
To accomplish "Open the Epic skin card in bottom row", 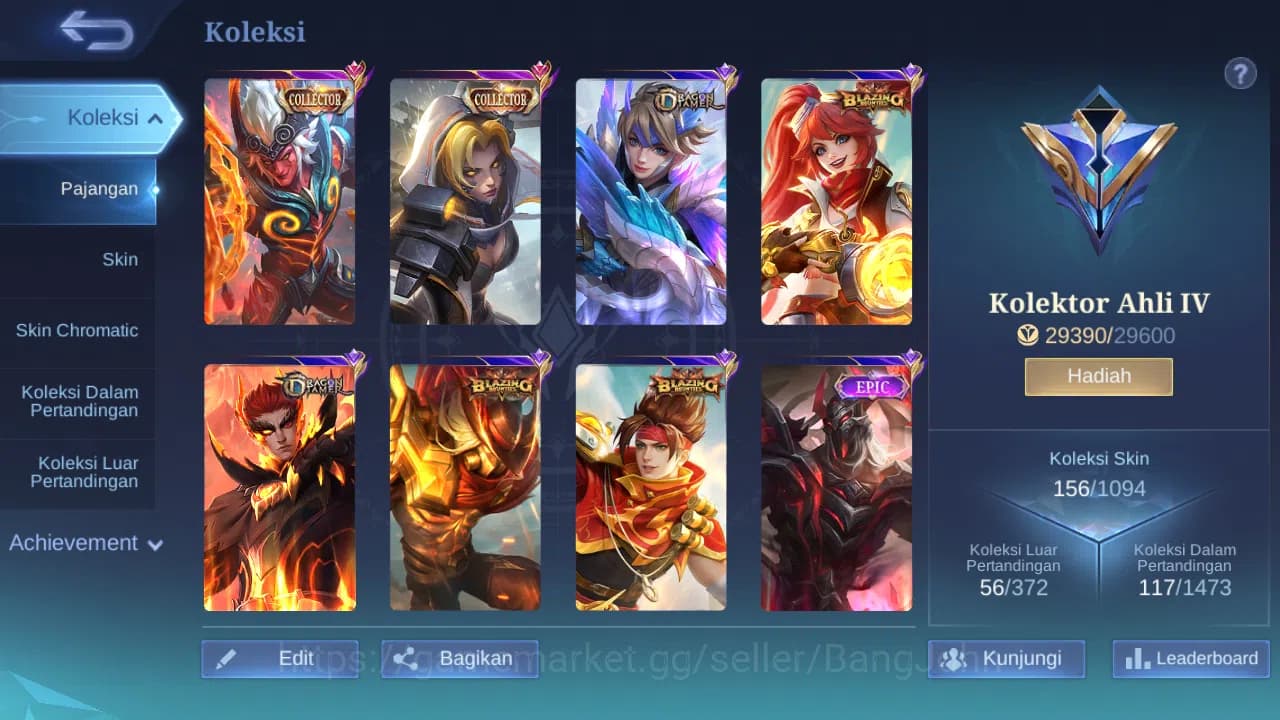I will pyautogui.click(x=838, y=488).
